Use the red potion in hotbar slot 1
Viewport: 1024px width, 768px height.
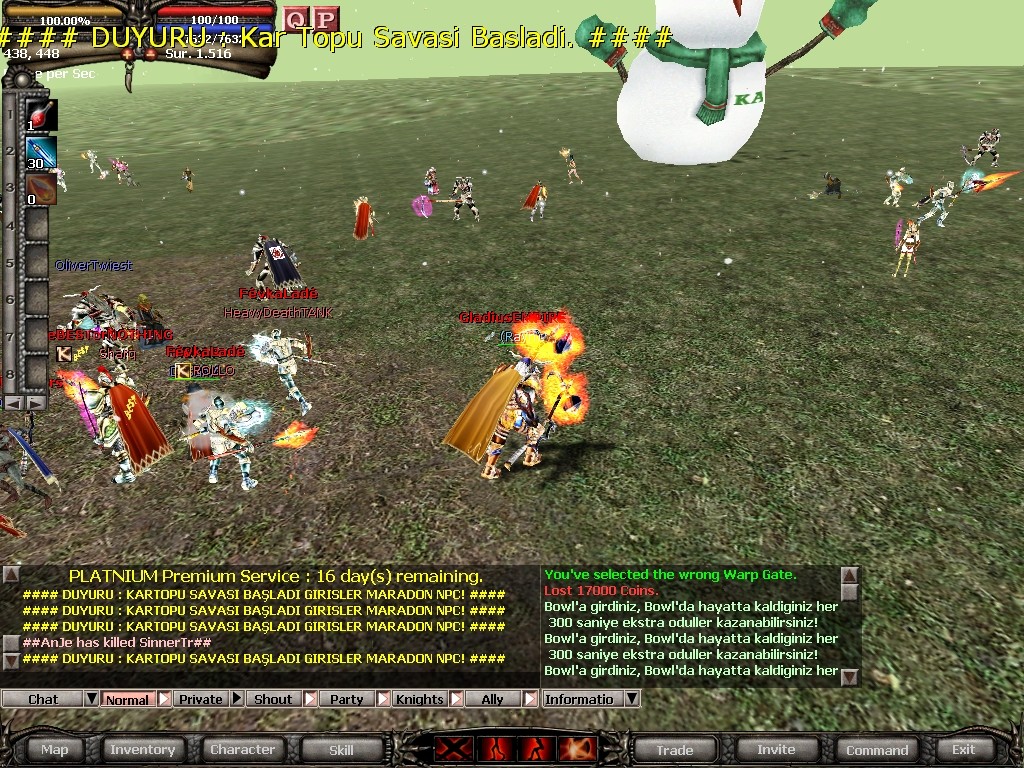41,115
